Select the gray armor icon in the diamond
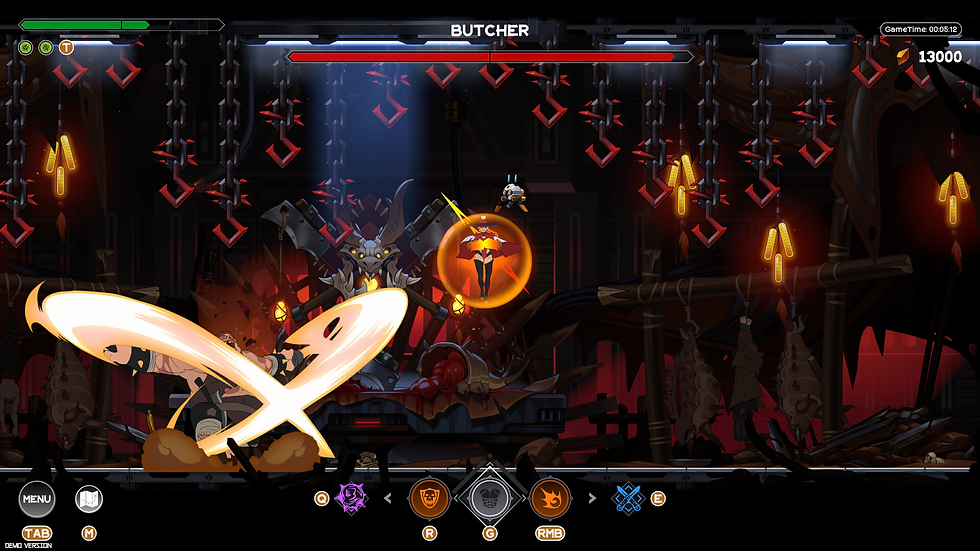 coord(490,498)
